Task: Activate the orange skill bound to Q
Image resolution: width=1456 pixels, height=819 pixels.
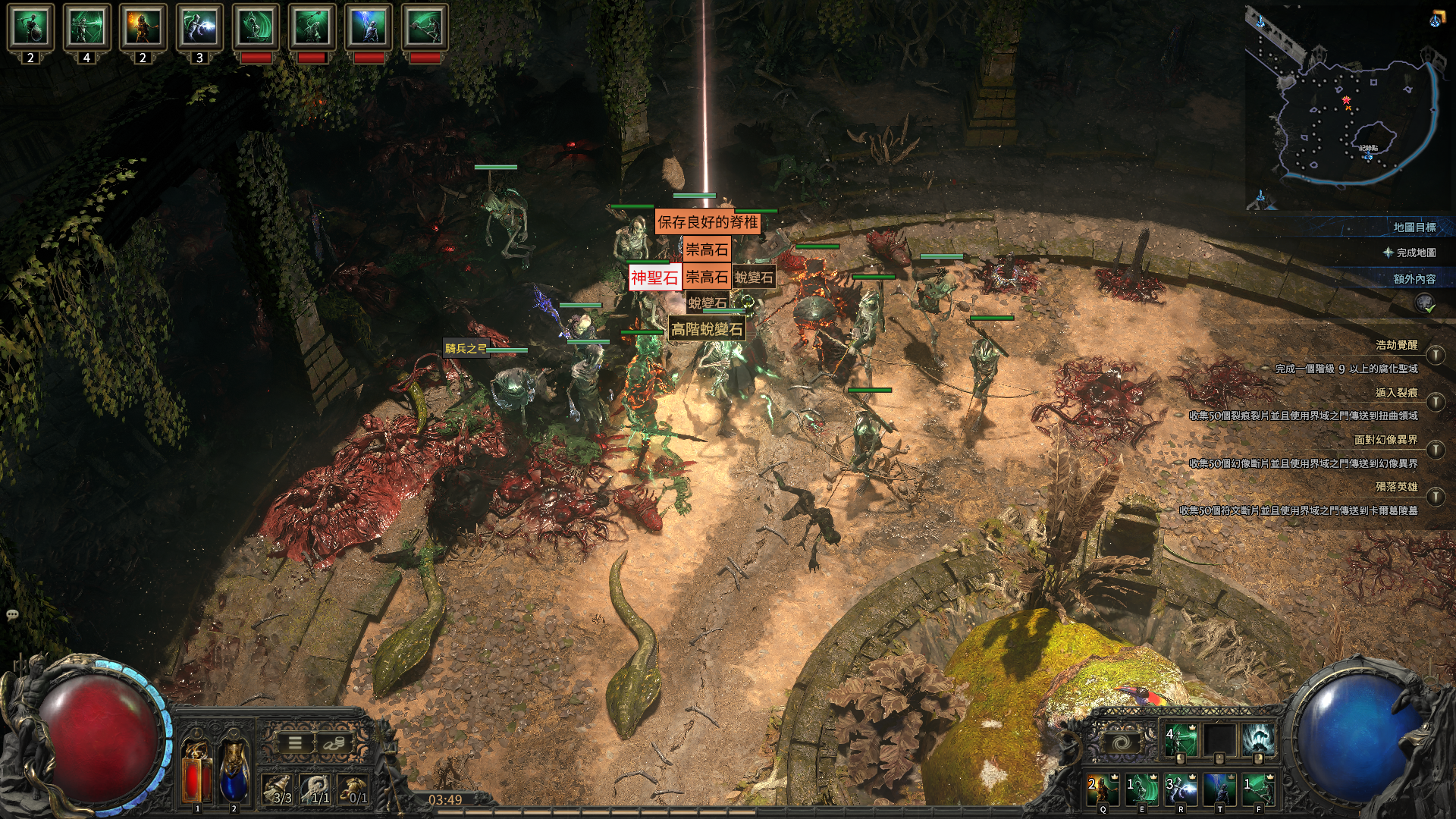Action: (x=1103, y=789)
